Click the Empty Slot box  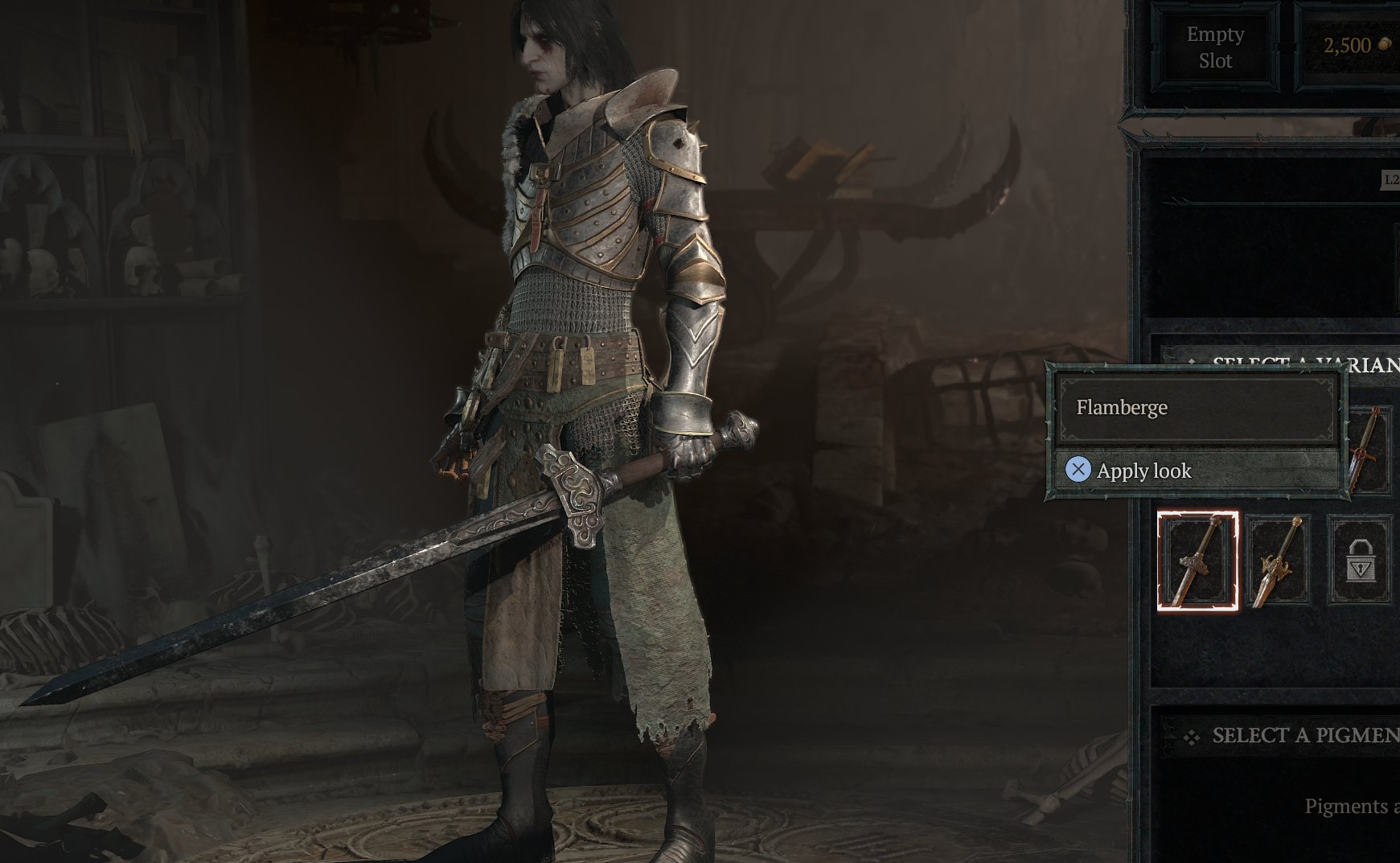click(x=1216, y=47)
